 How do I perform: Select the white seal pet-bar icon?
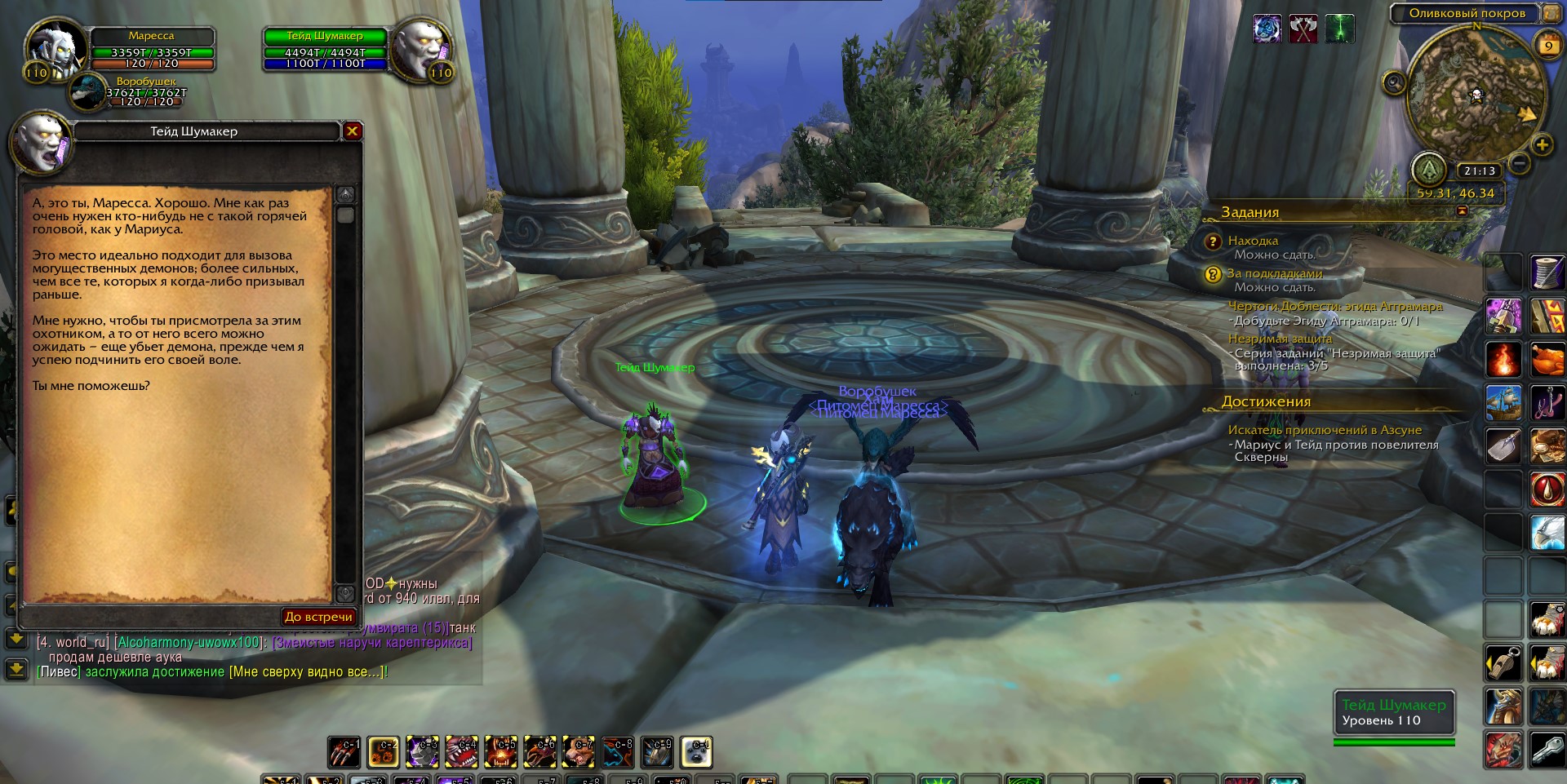[696, 752]
